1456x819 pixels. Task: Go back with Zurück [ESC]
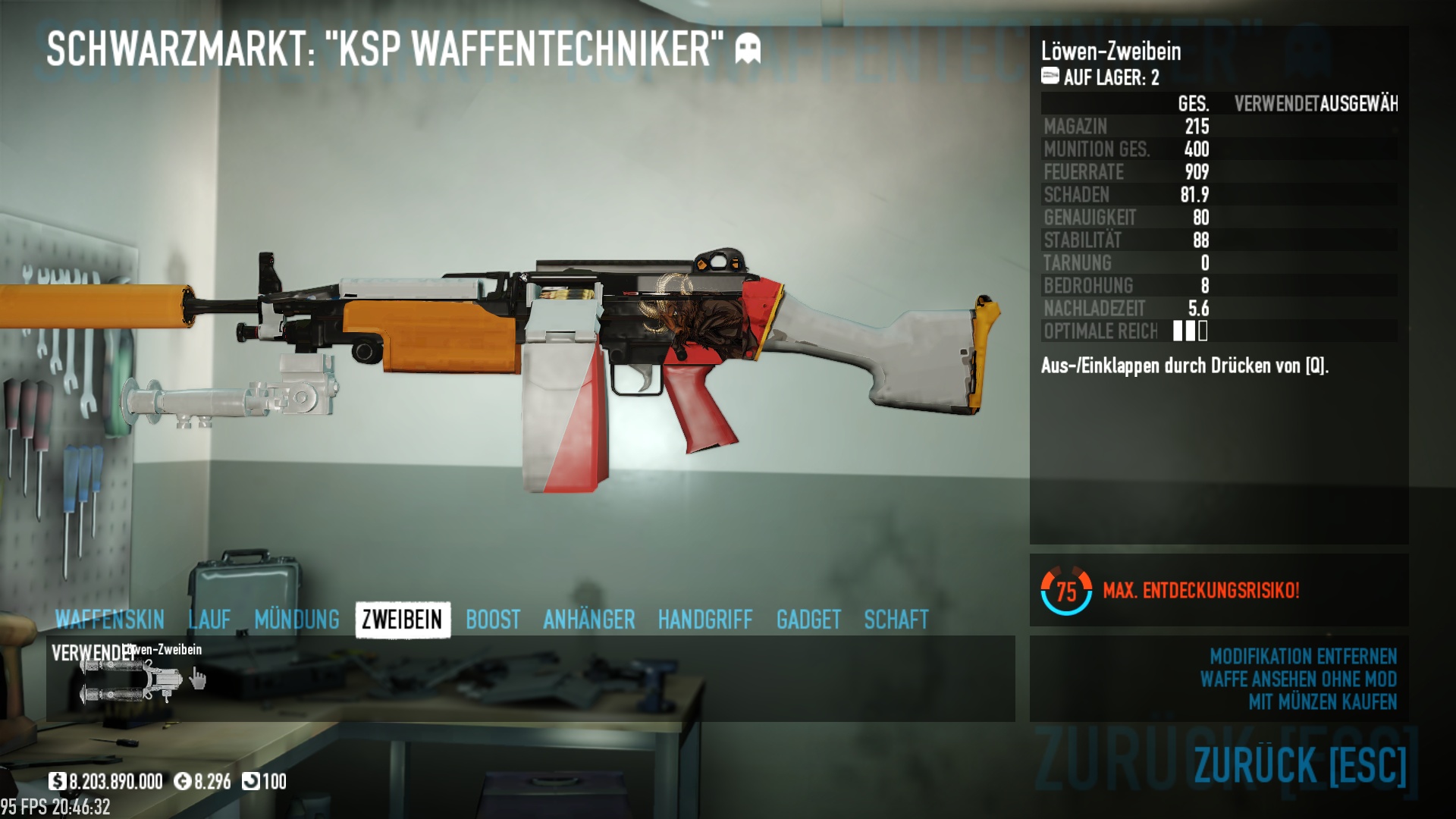(1300, 764)
